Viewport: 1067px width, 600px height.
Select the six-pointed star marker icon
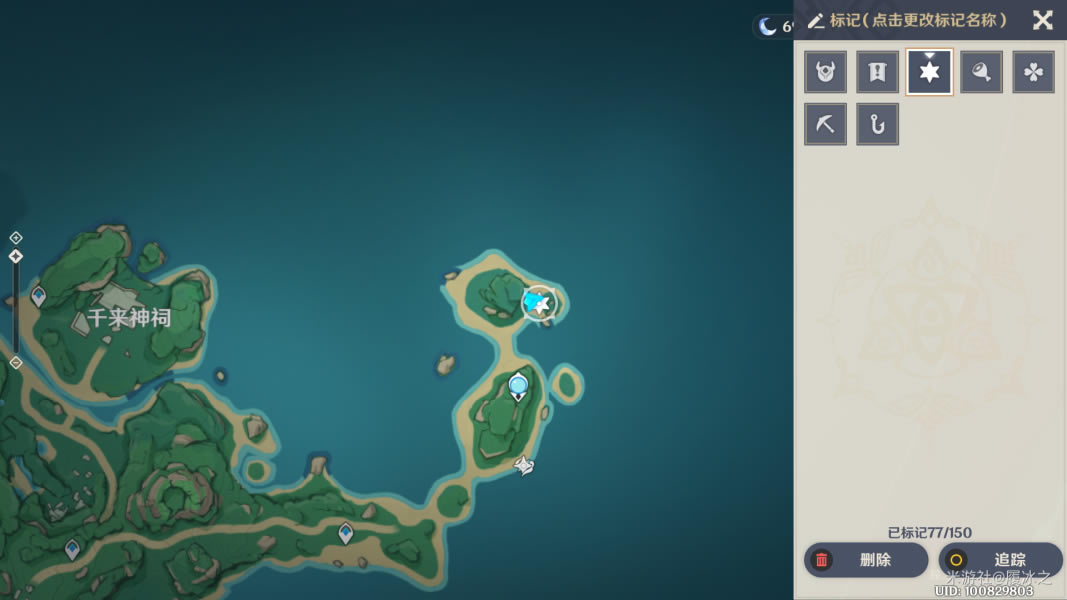[929, 72]
